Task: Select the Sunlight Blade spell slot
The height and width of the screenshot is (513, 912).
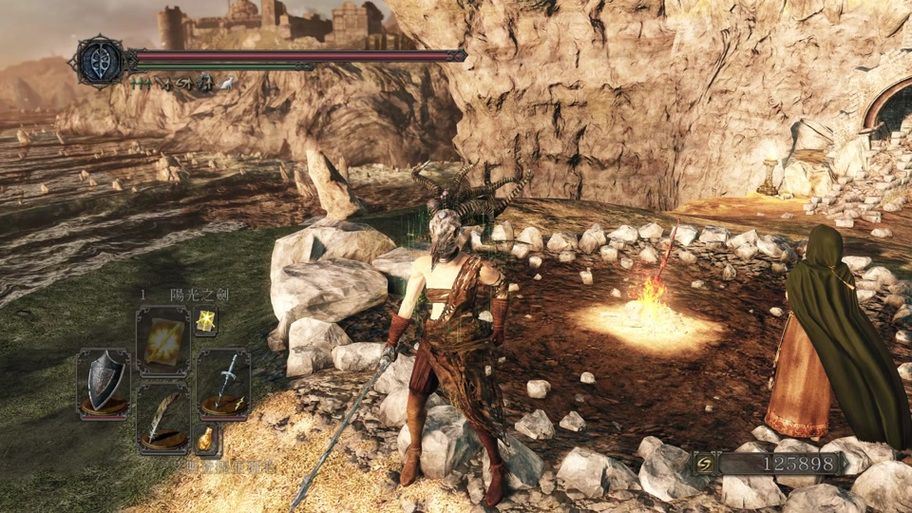Action: (162, 340)
